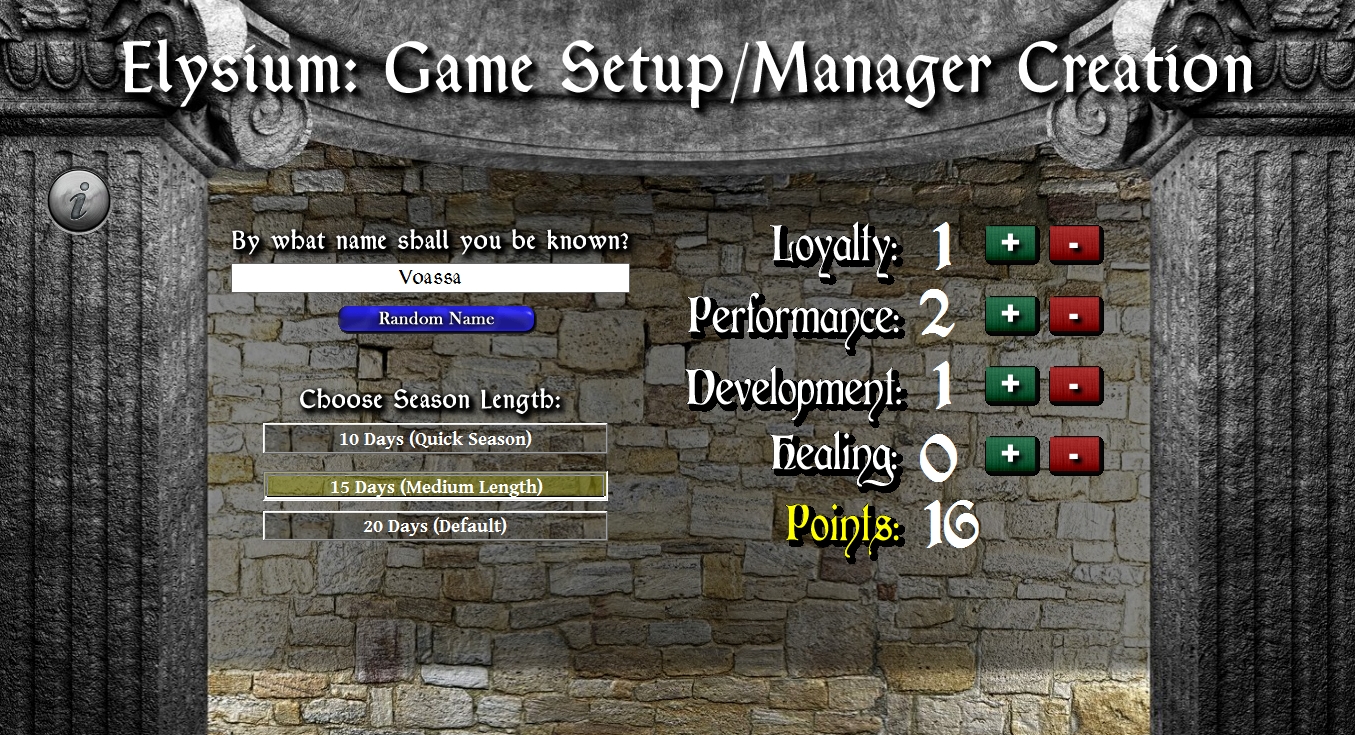
Task: Lower the Development stat one point
Action: [1077, 385]
